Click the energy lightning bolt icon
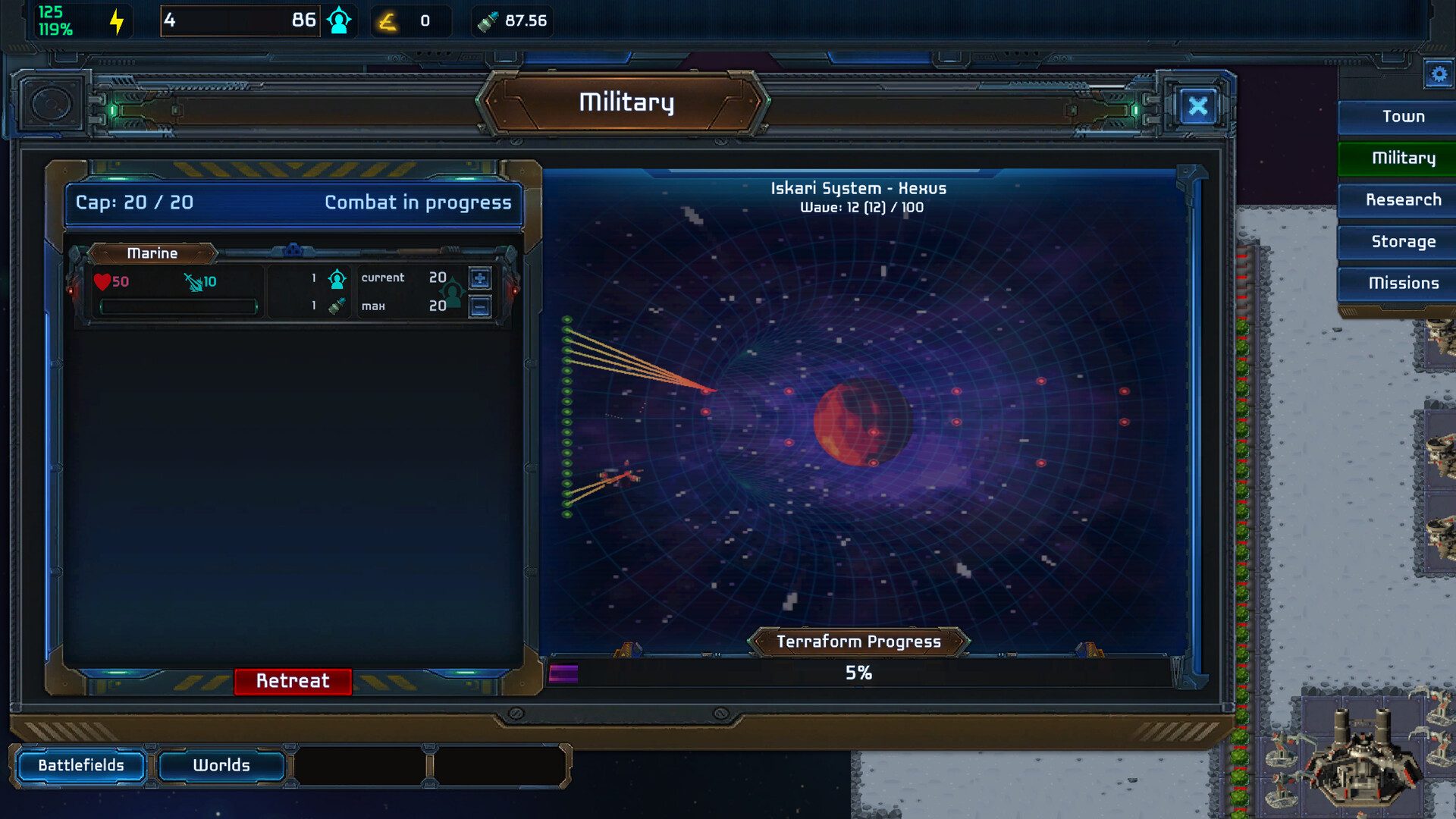This screenshot has width=1456, height=819. click(115, 20)
